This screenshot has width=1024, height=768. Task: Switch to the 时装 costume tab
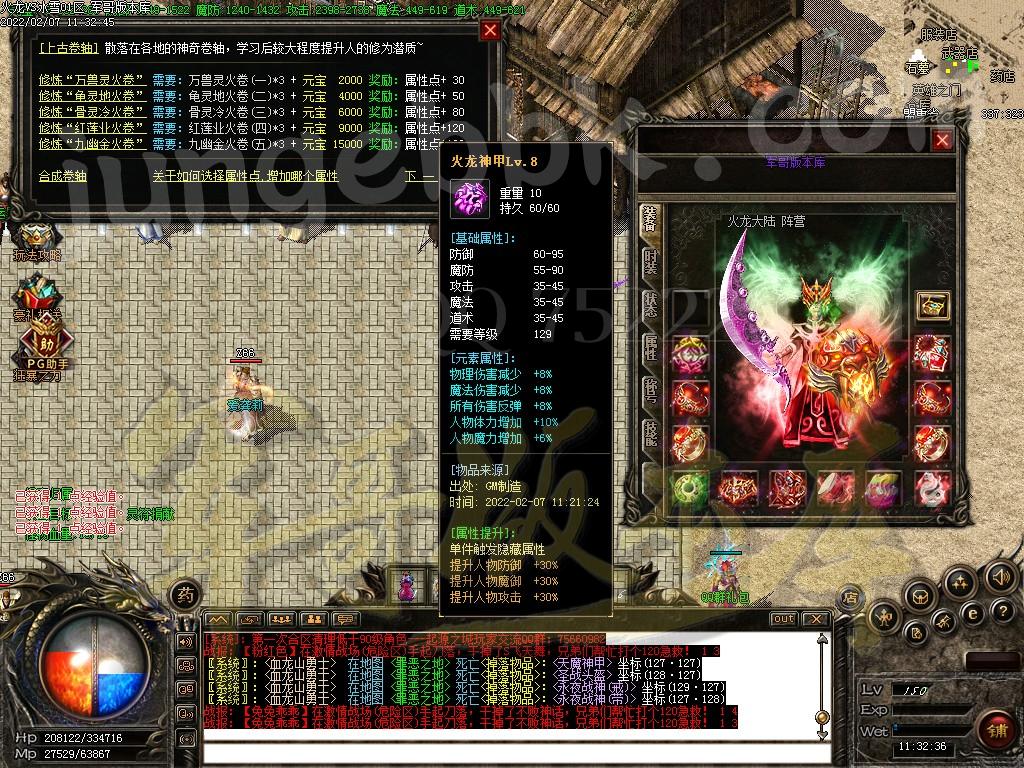pyautogui.click(x=651, y=263)
